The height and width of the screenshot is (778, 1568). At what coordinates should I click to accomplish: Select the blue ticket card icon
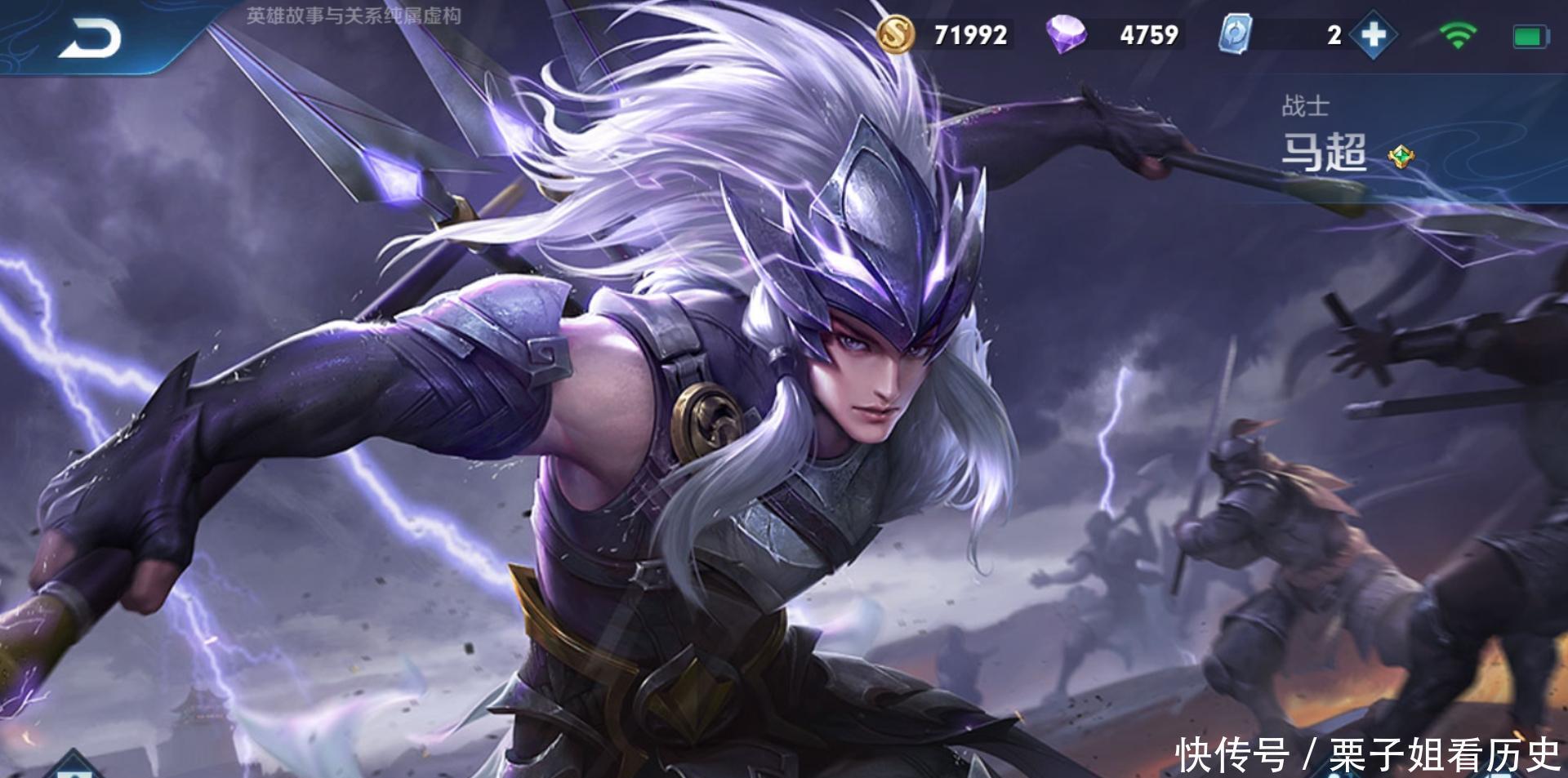coord(1235,34)
